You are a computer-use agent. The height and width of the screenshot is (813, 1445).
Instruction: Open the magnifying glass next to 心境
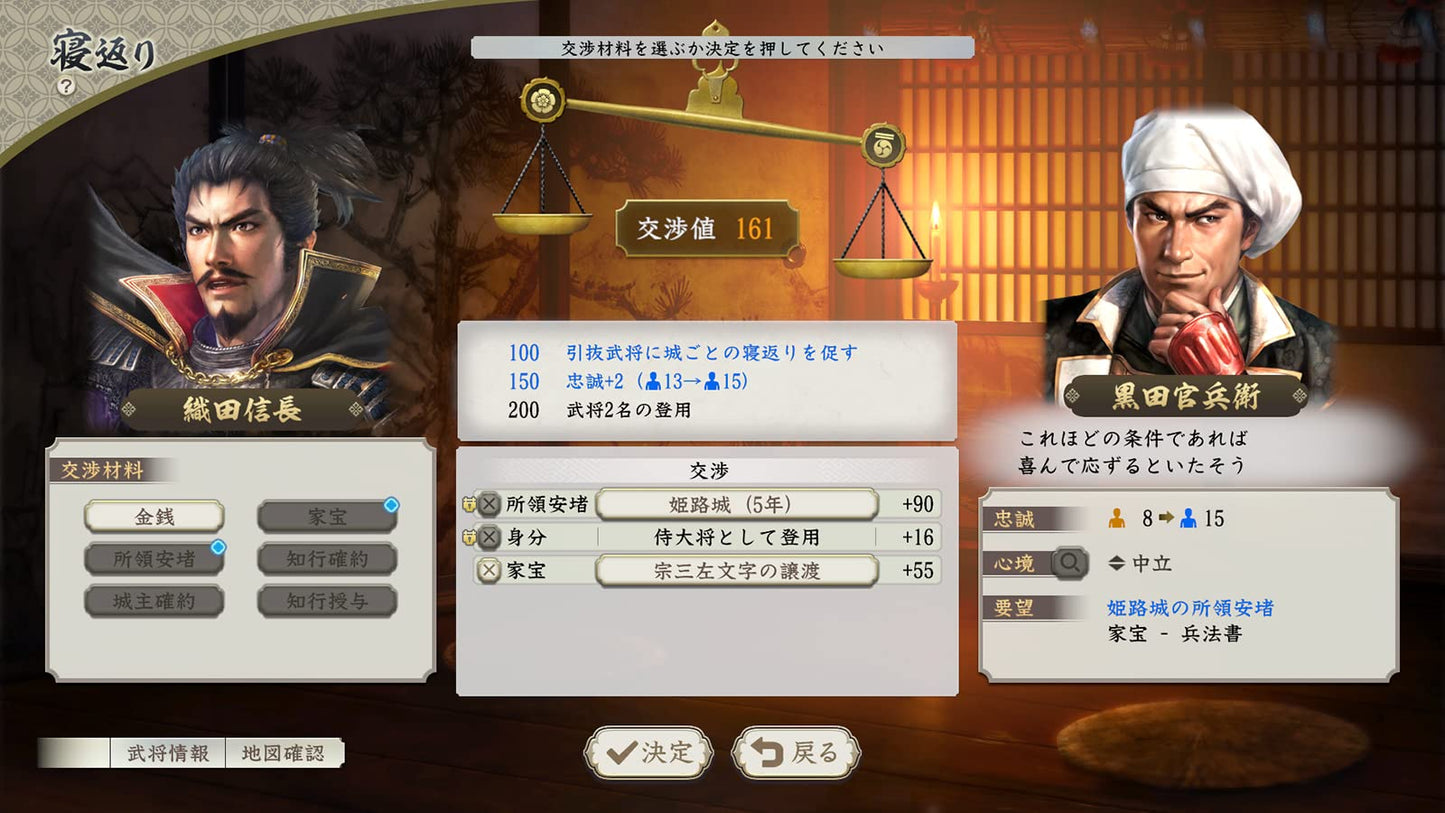(1069, 562)
